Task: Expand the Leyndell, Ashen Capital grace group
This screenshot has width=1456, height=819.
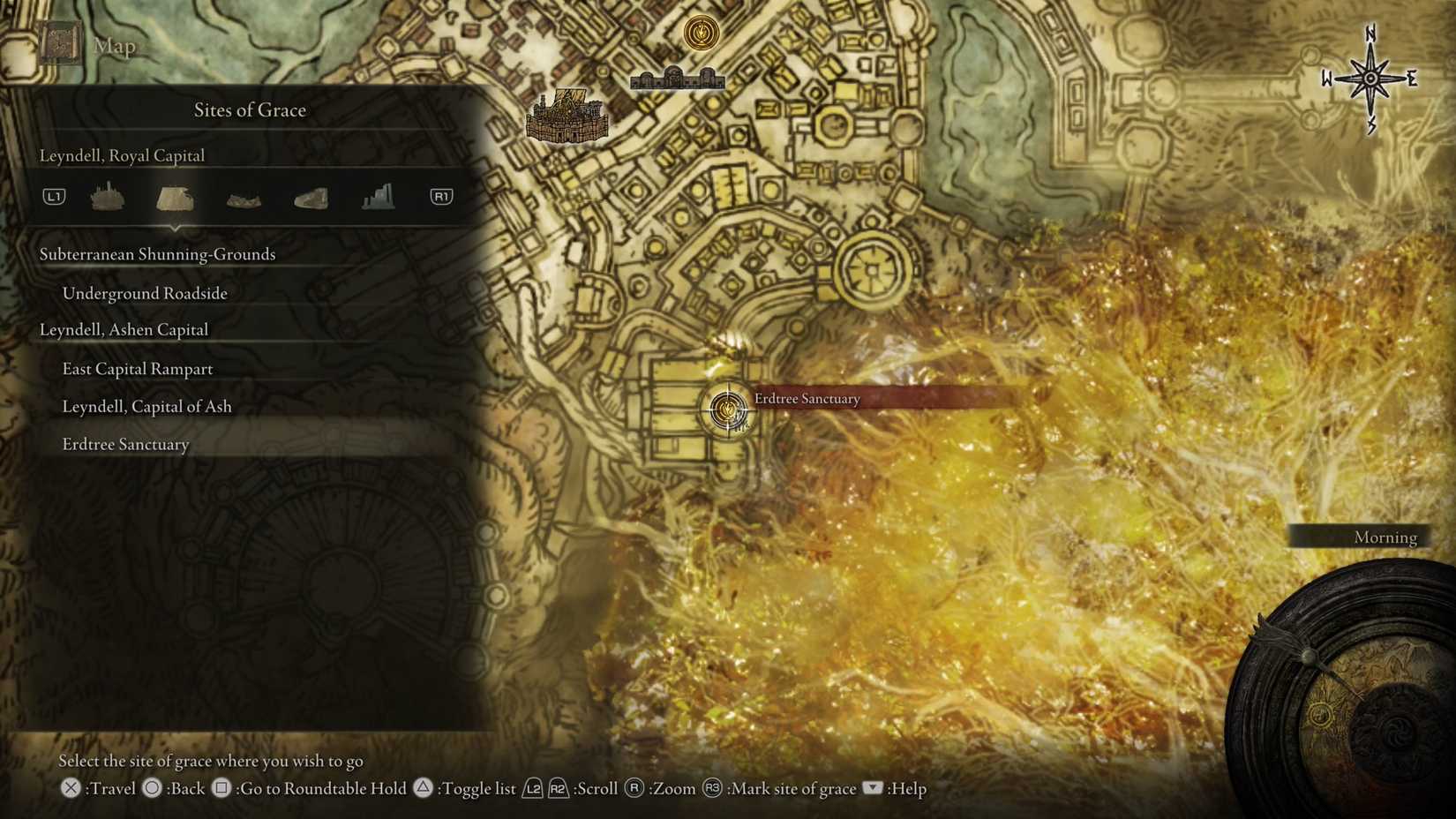Action: tap(124, 329)
